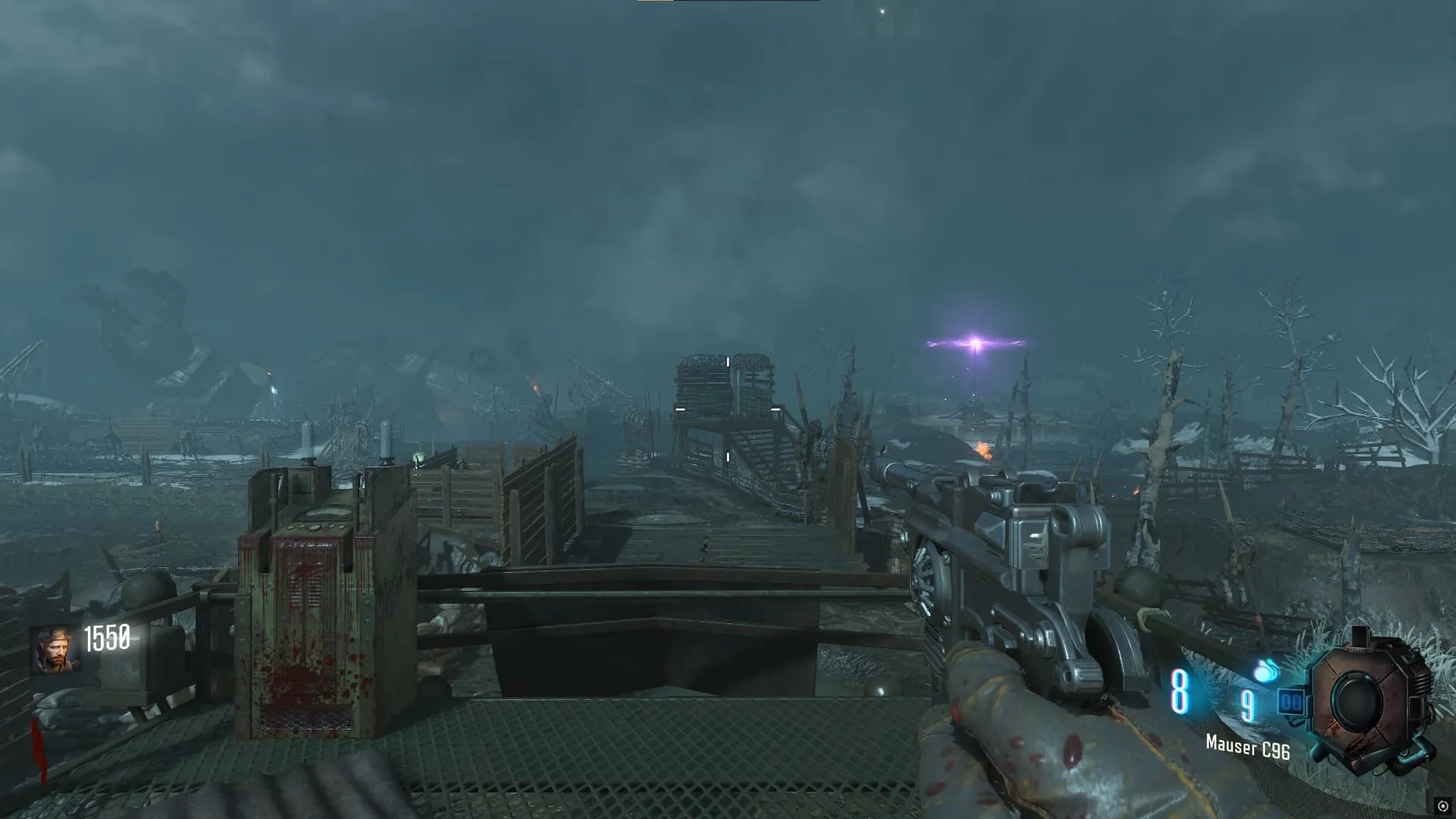Click the player character portrait

[x=53, y=650]
